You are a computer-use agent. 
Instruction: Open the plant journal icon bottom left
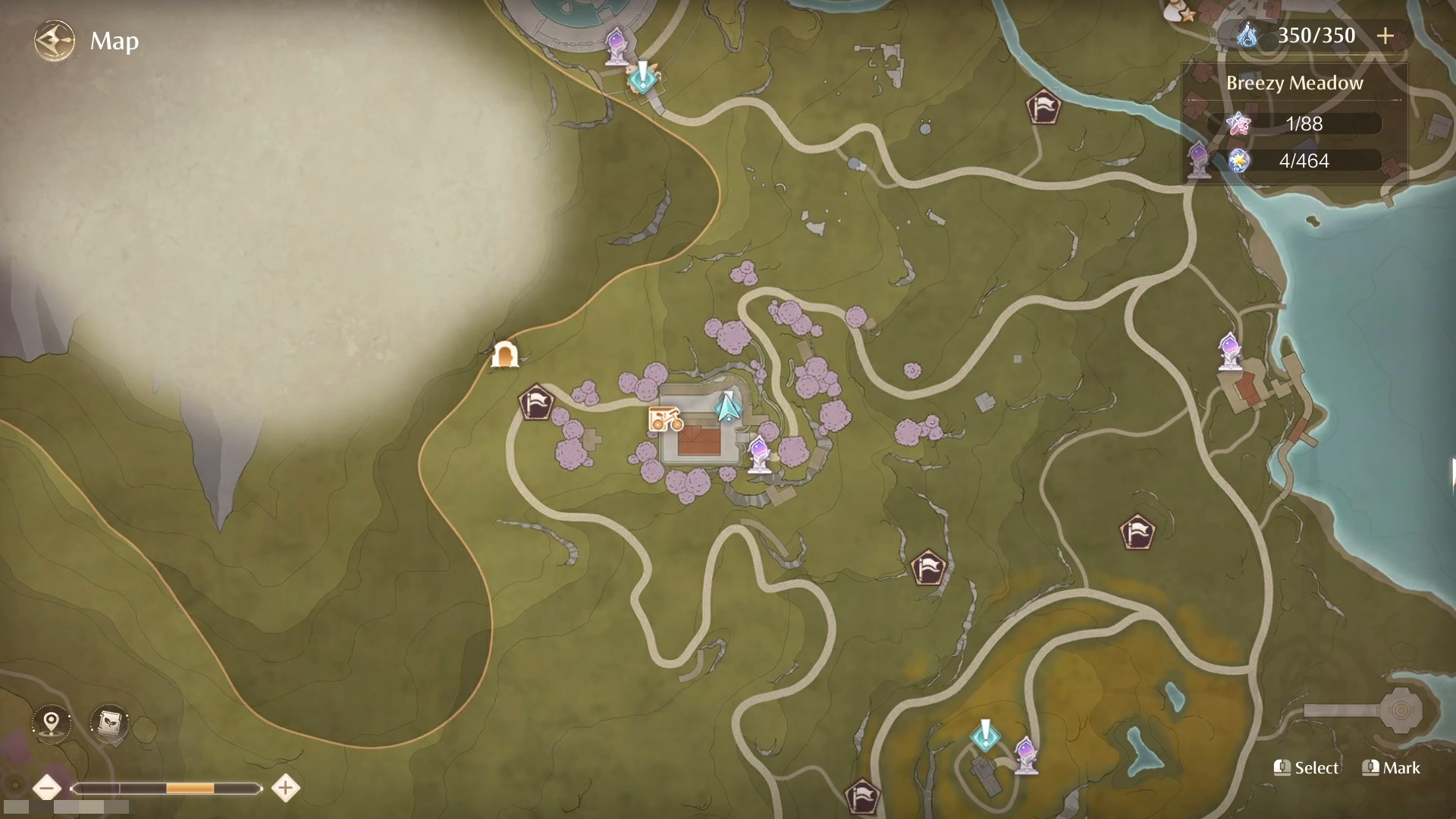coord(108,724)
